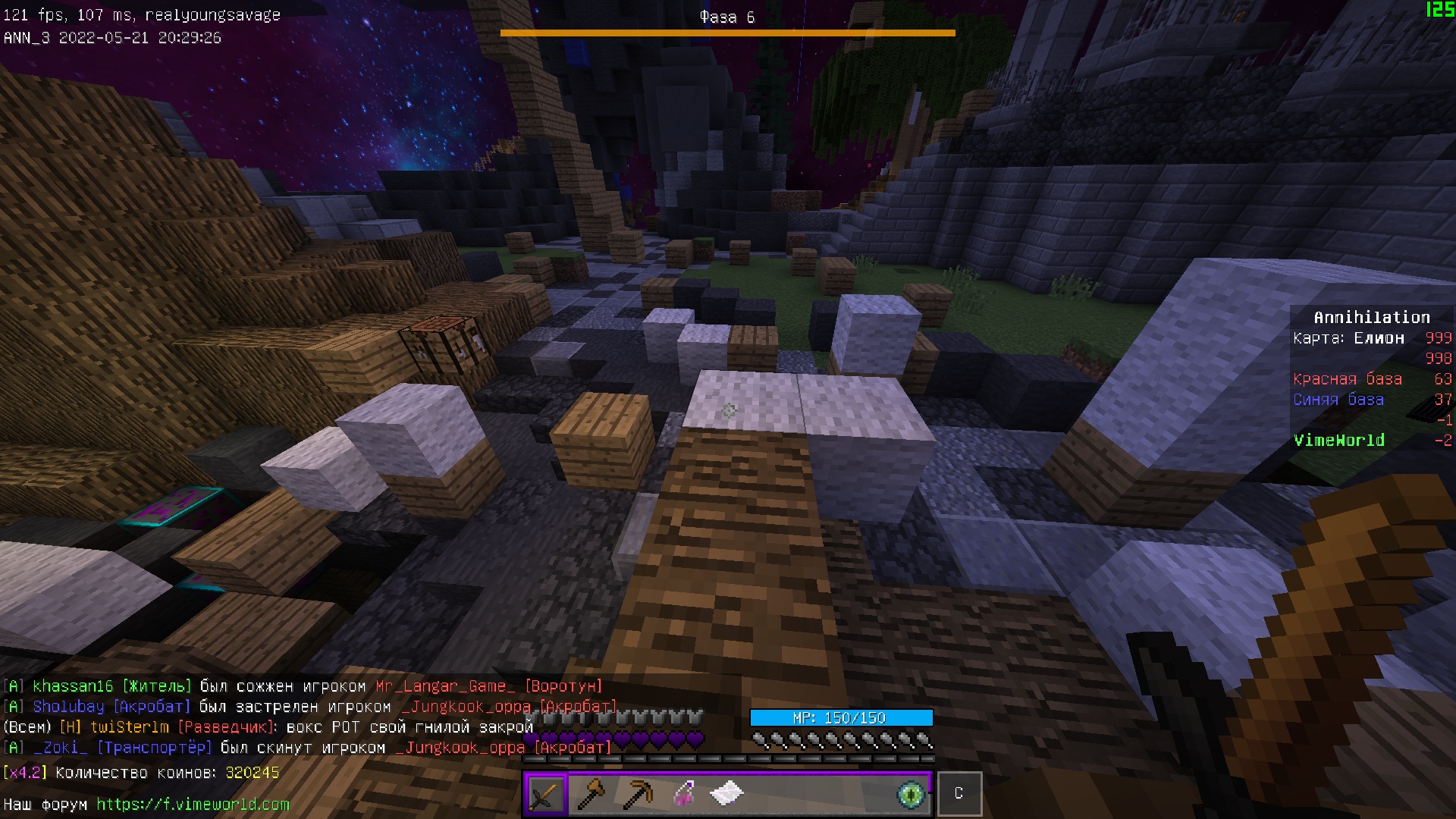Open the f.vimeworld.com forum link
1456x819 pixels.
pos(193,804)
